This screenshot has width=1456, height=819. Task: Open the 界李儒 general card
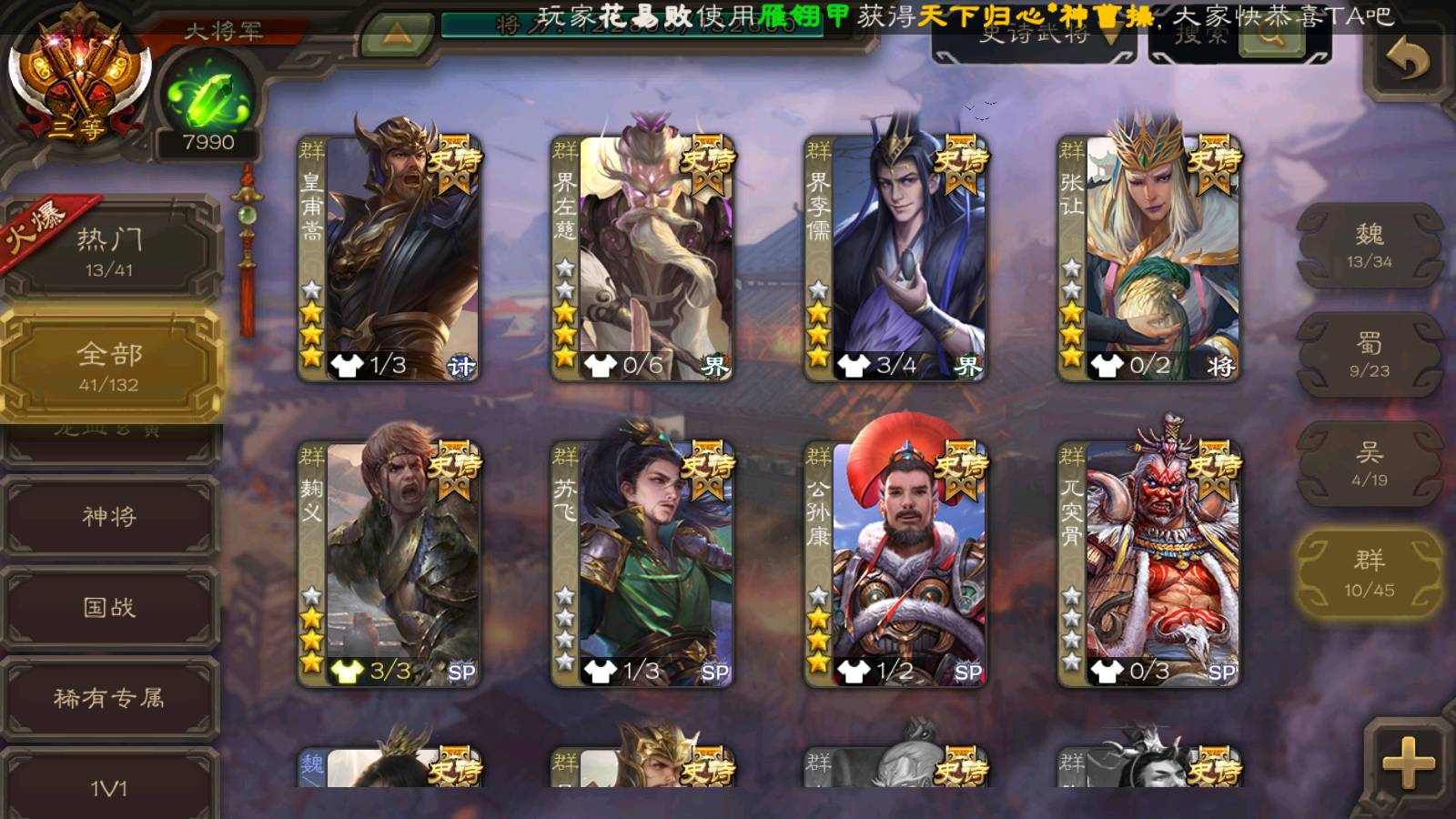(x=895, y=257)
